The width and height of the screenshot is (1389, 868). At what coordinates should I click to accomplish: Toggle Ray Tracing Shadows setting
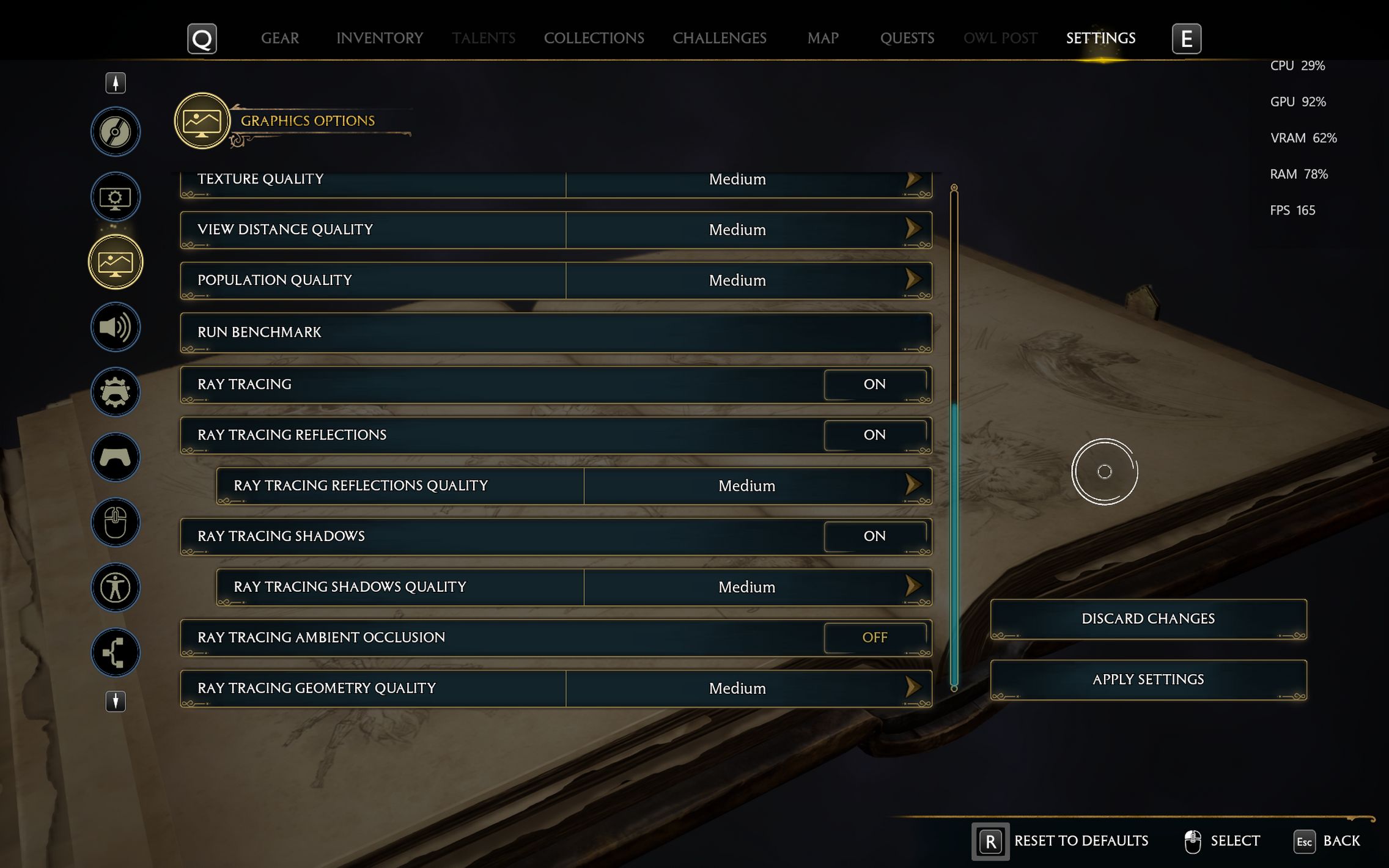click(x=874, y=536)
